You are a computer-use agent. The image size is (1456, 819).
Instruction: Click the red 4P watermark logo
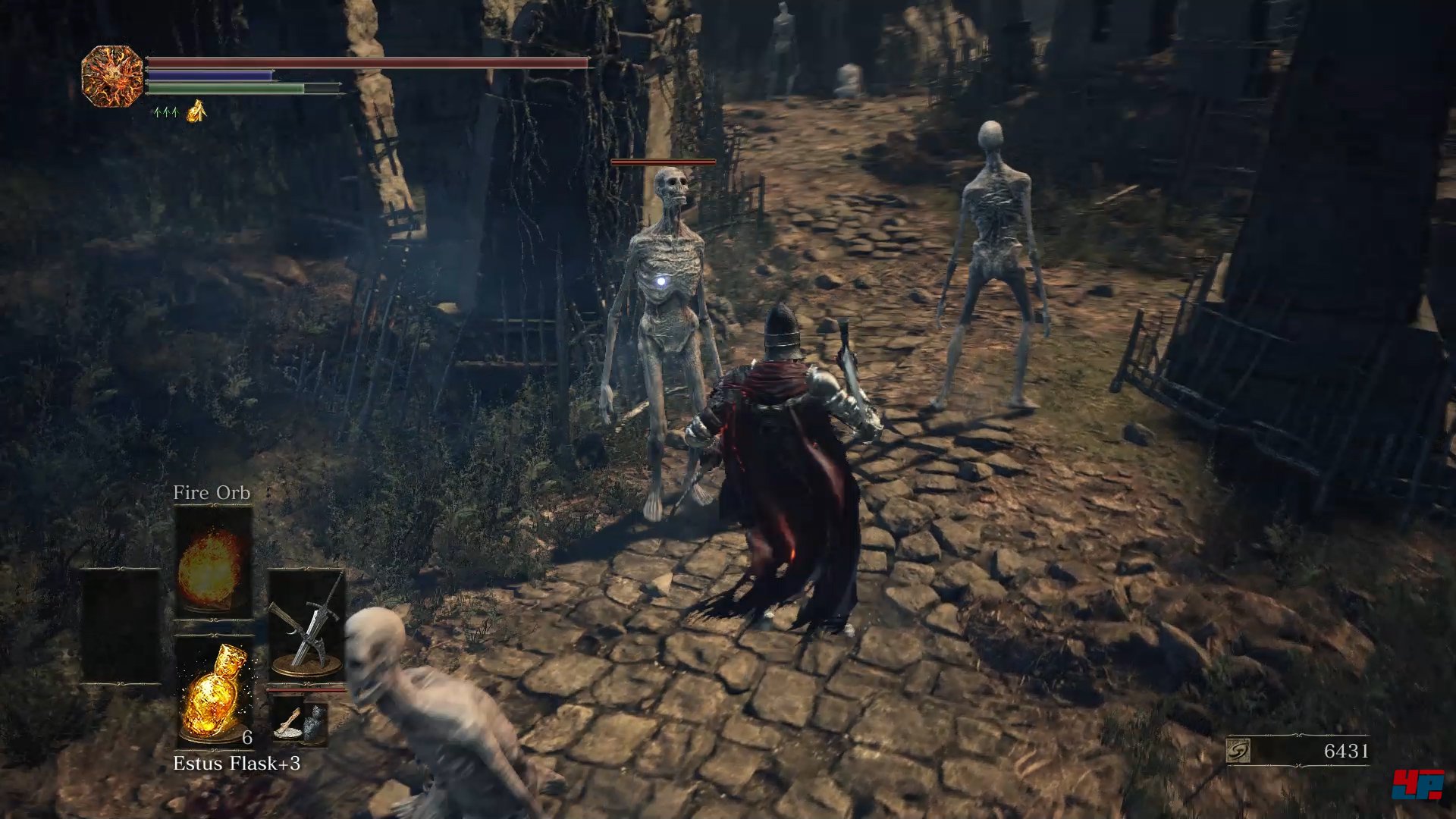[x=1417, y=784]
